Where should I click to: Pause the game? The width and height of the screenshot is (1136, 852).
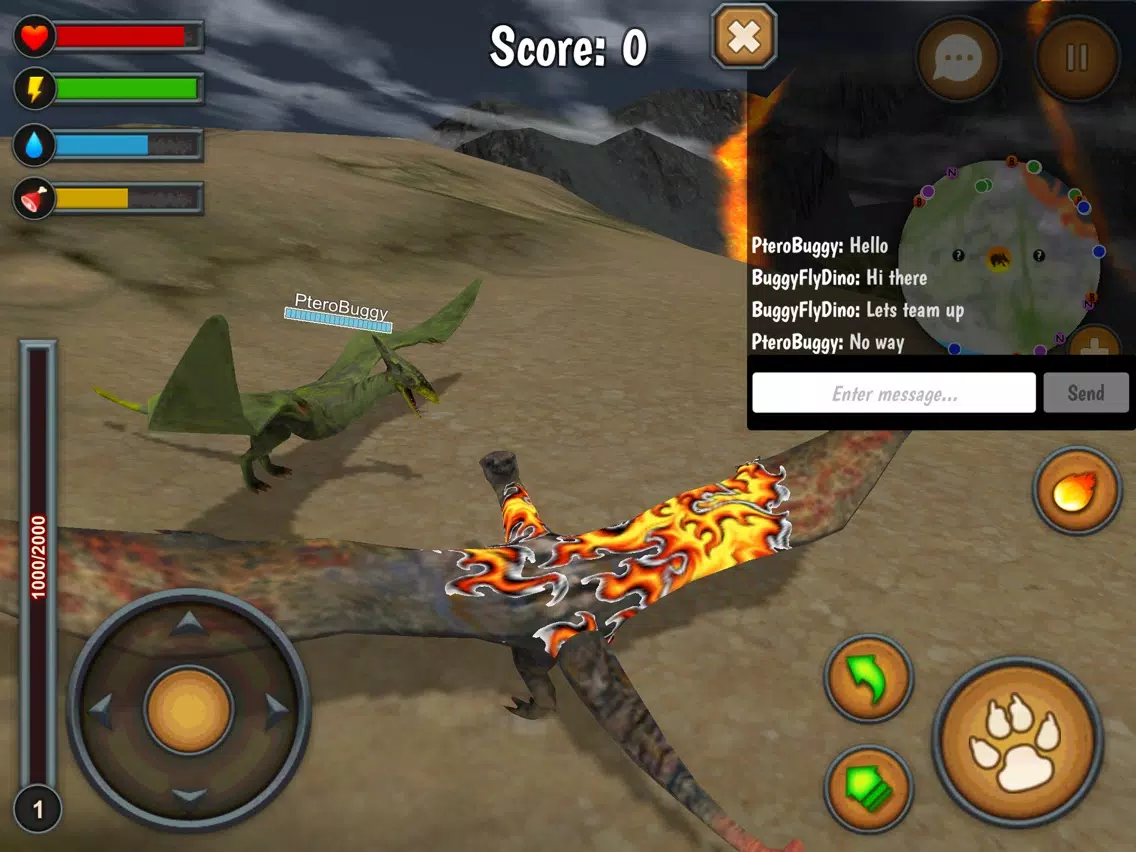(x=1077, y=58)
